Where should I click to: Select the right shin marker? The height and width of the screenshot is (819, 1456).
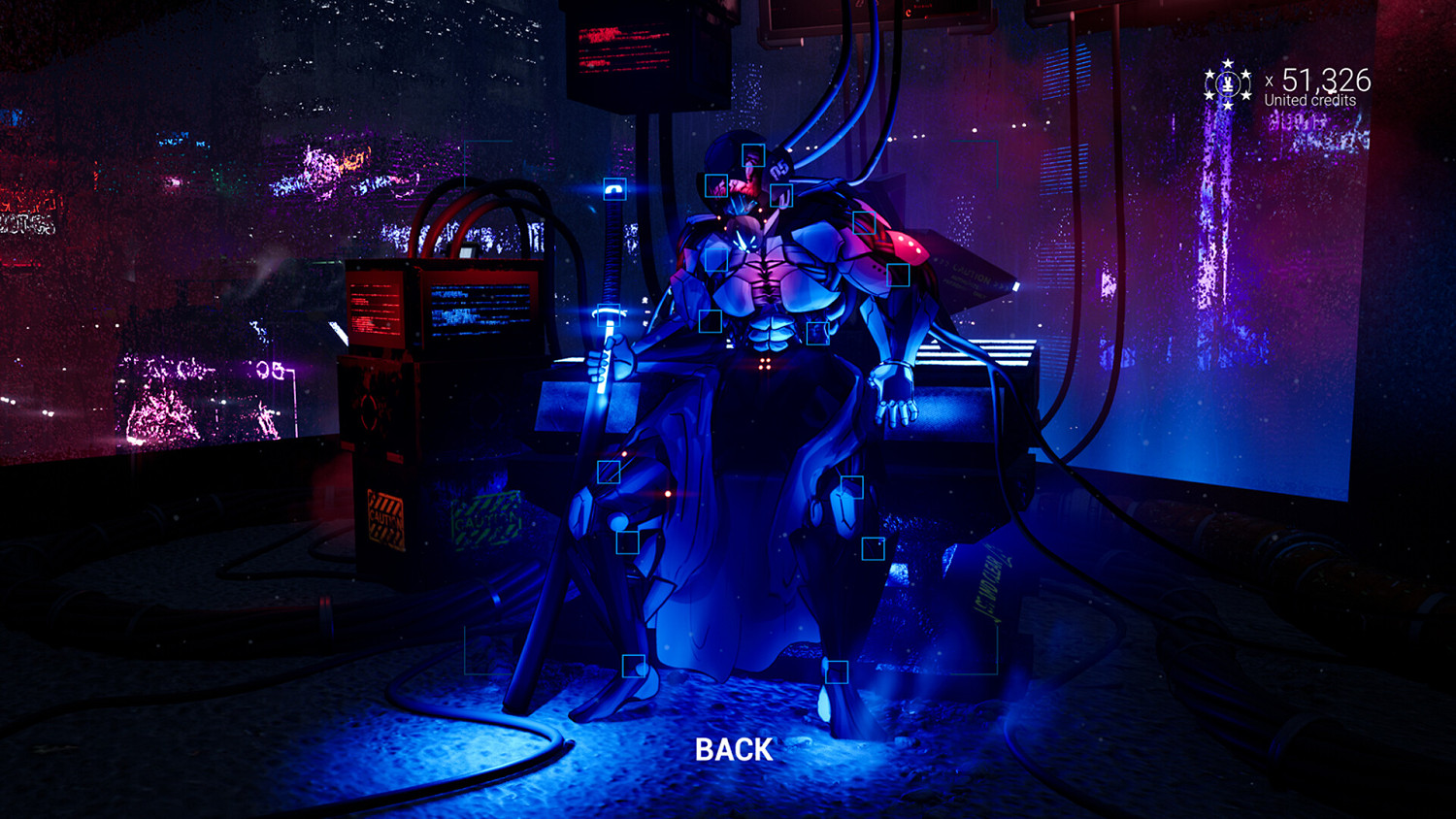(873, 548)
